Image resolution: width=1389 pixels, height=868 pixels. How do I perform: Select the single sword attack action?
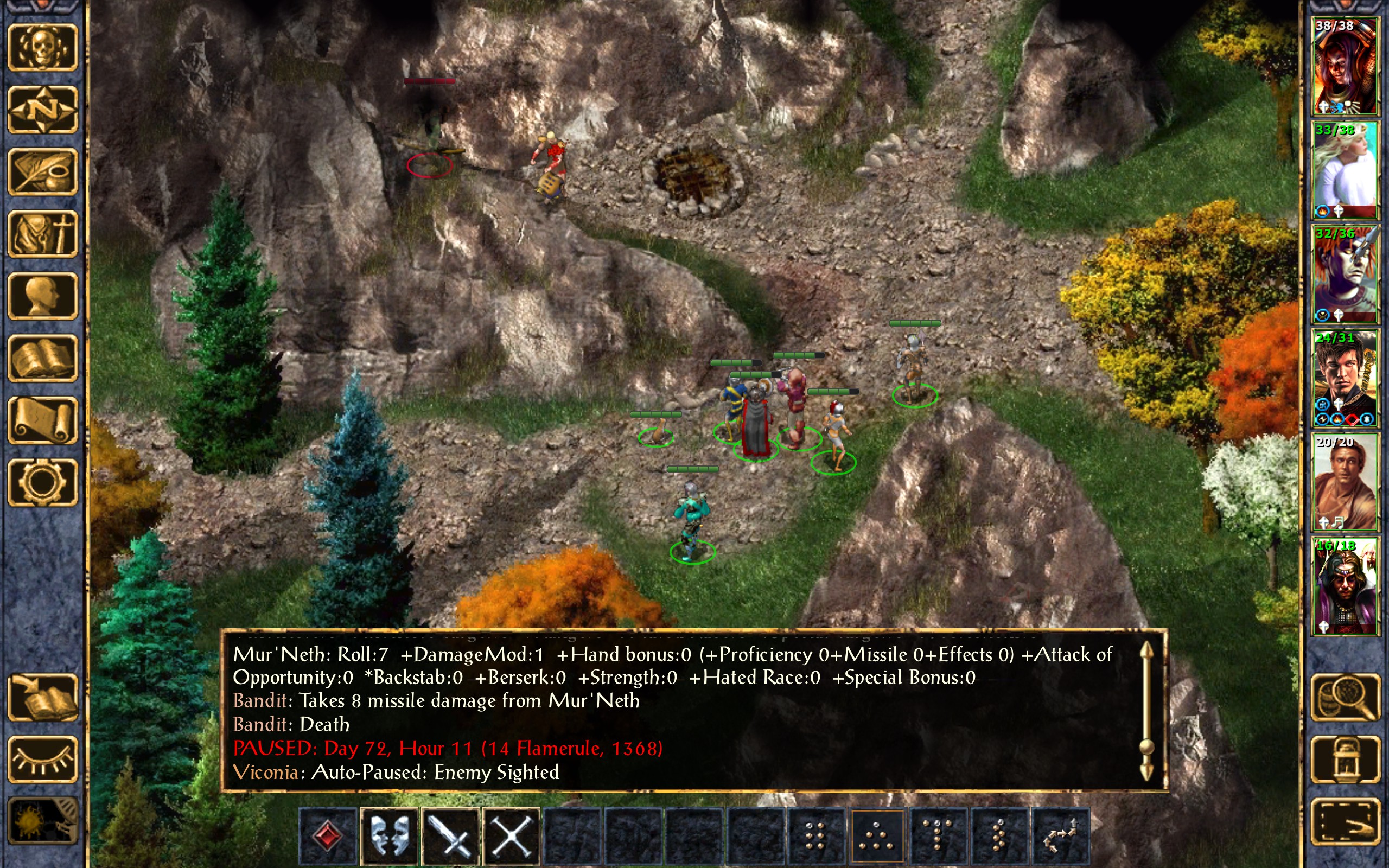(450, 836)
